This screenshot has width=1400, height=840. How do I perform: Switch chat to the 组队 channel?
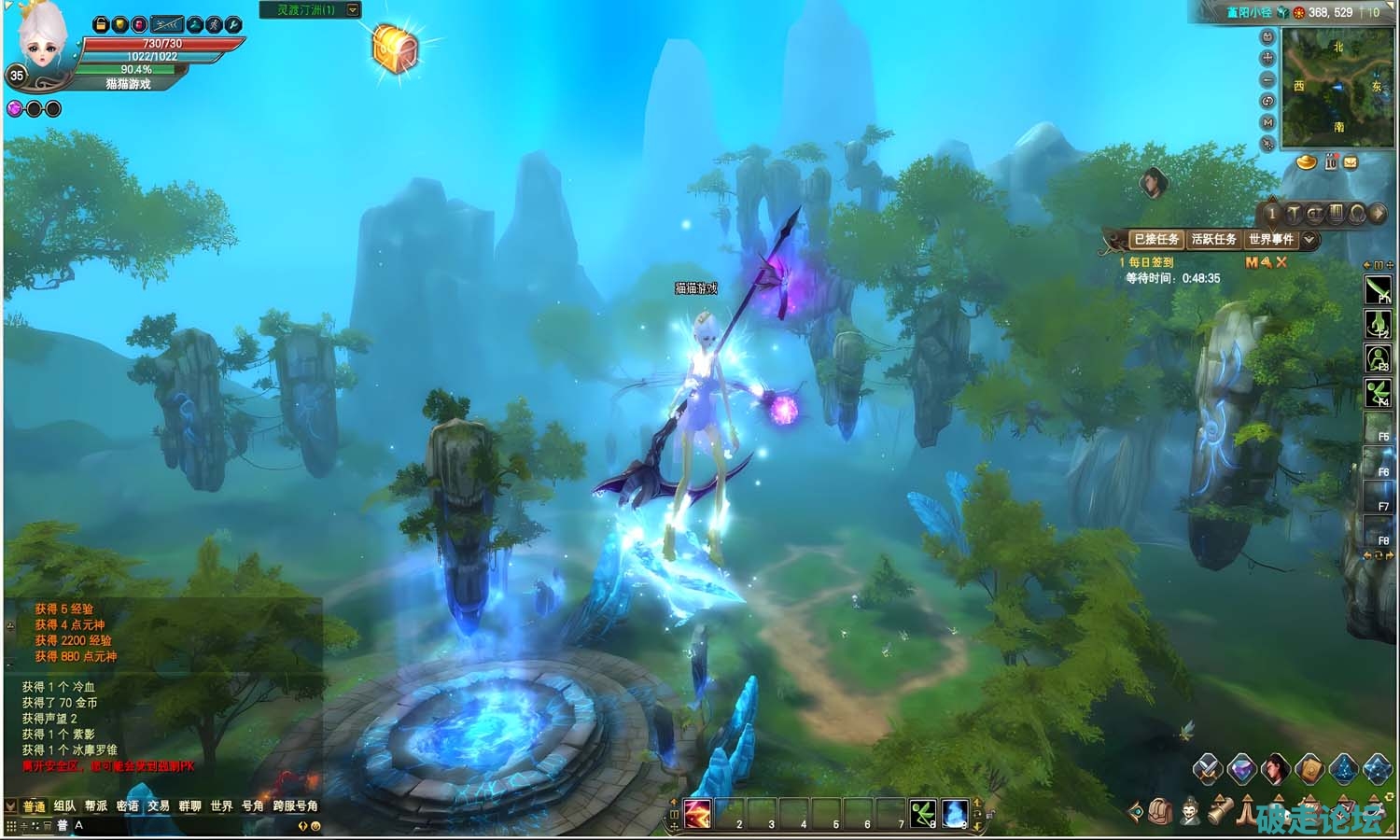65,805
